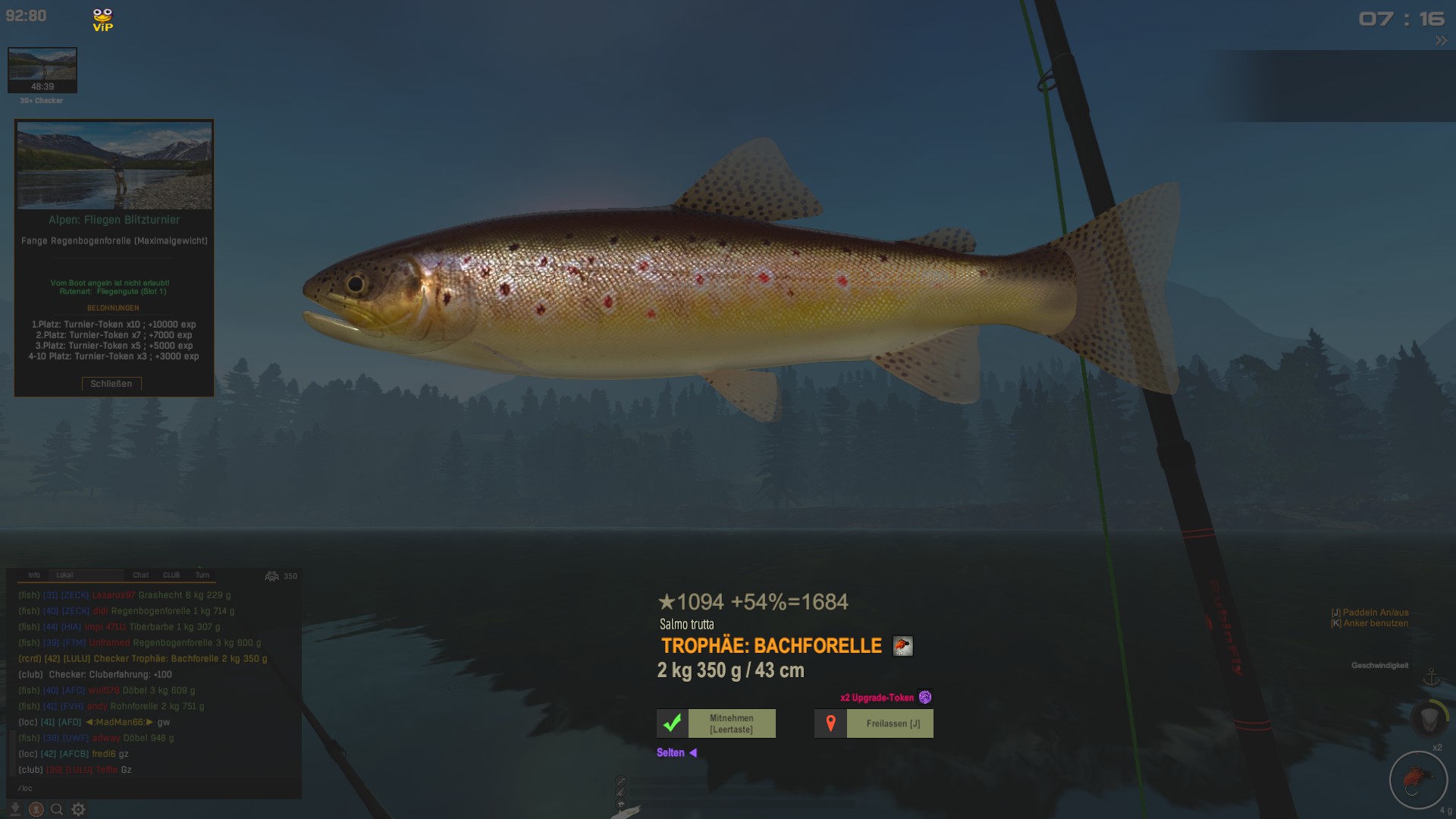Focus the chat input field
1456x819 pixels.
point(152,788)
